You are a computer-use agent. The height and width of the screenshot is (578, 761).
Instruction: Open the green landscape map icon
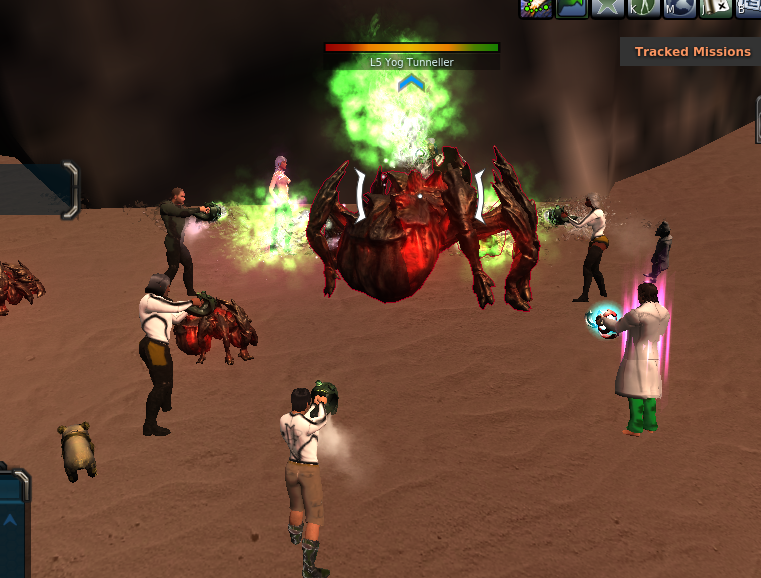tap(572, 8)
